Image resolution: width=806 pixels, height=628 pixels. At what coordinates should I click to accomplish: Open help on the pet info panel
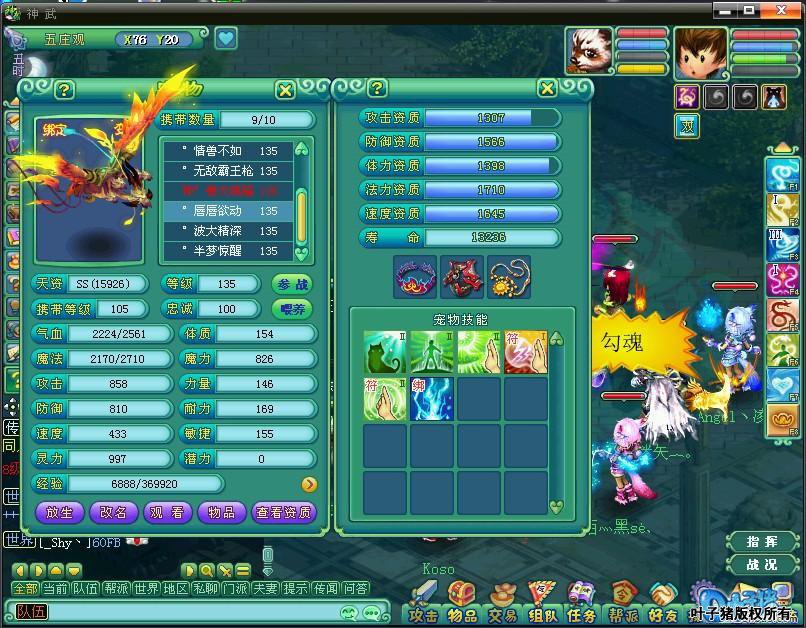coord(64,90)
